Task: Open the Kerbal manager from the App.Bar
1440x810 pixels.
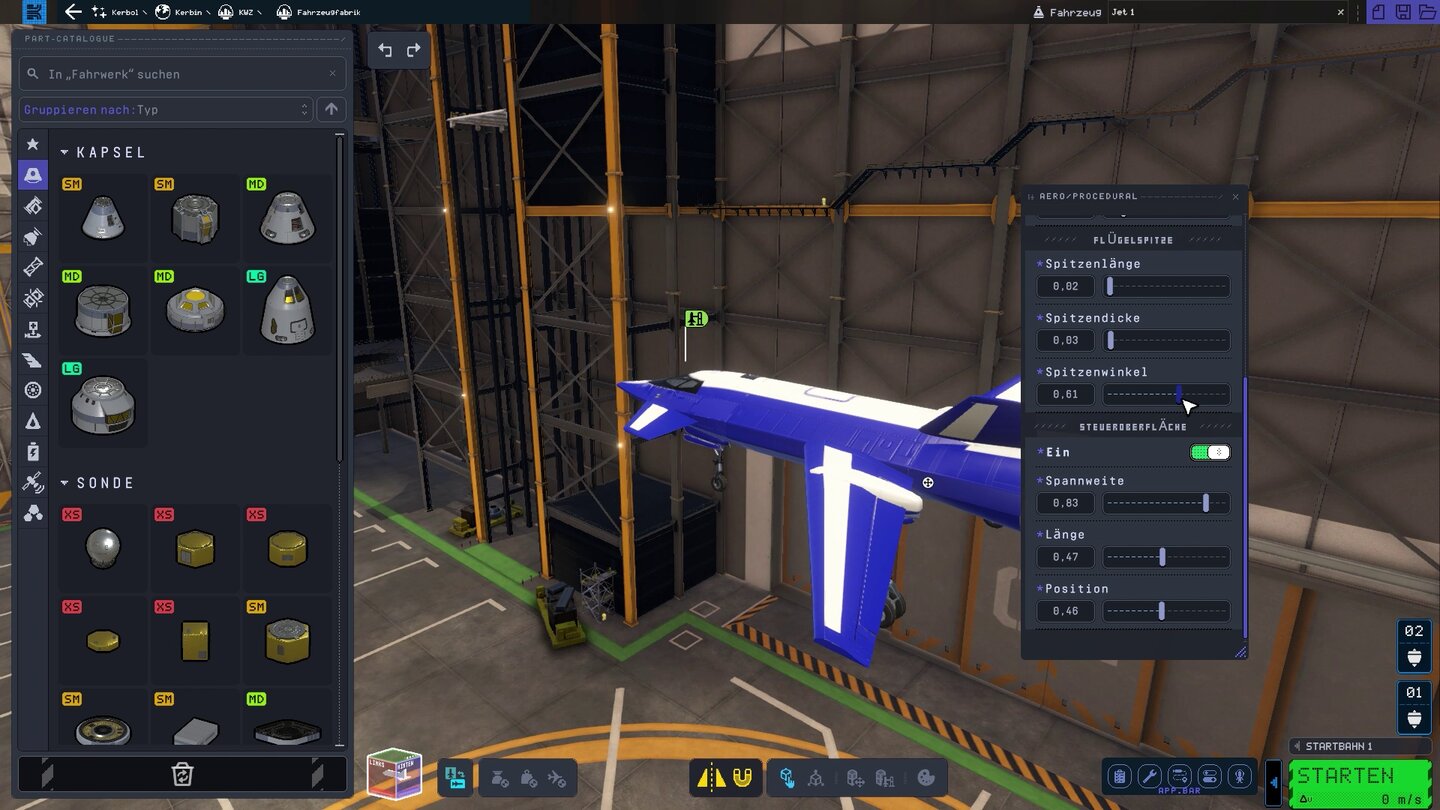Action: (1239, 777)
